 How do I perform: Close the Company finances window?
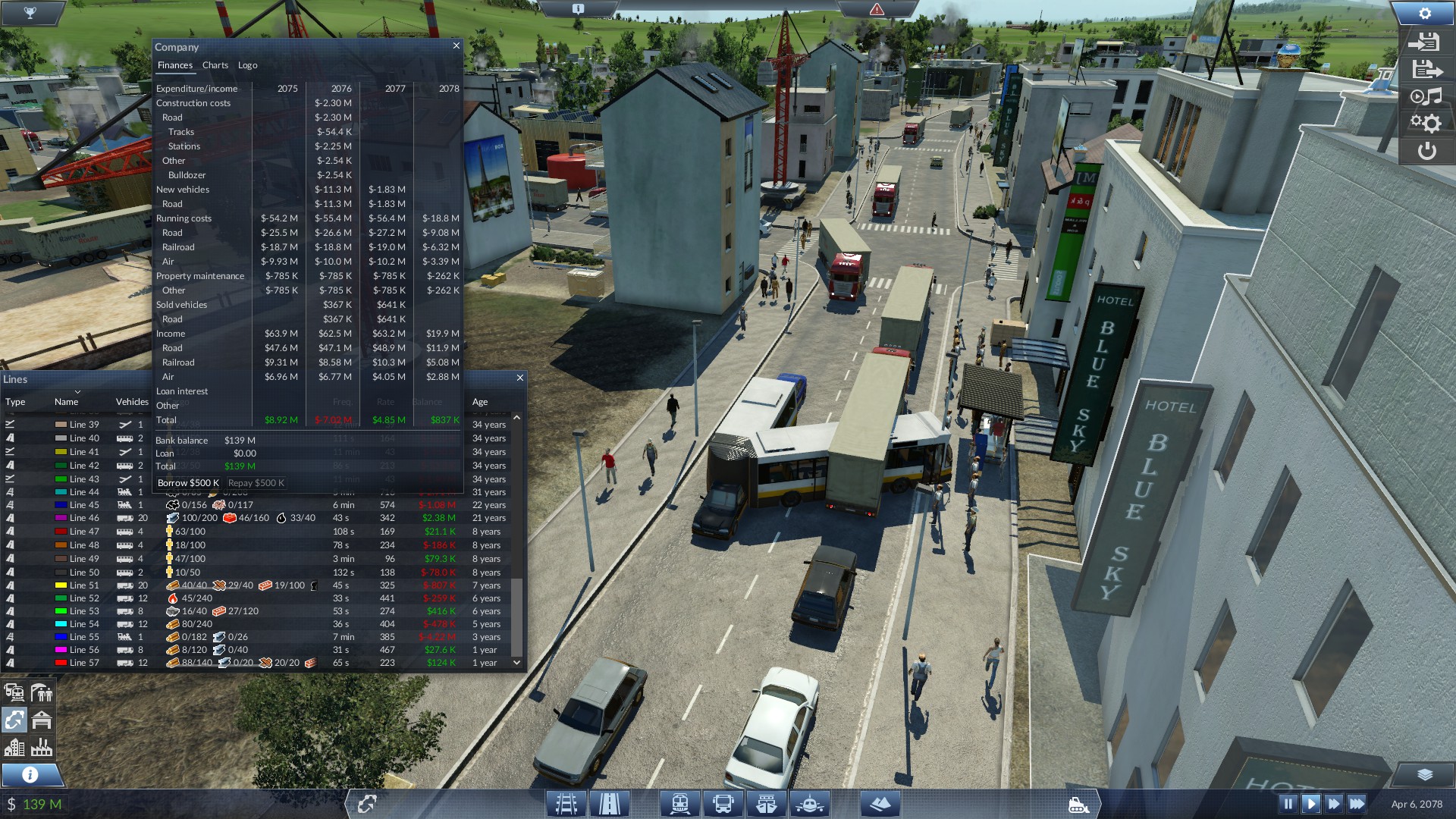[457, 45]
